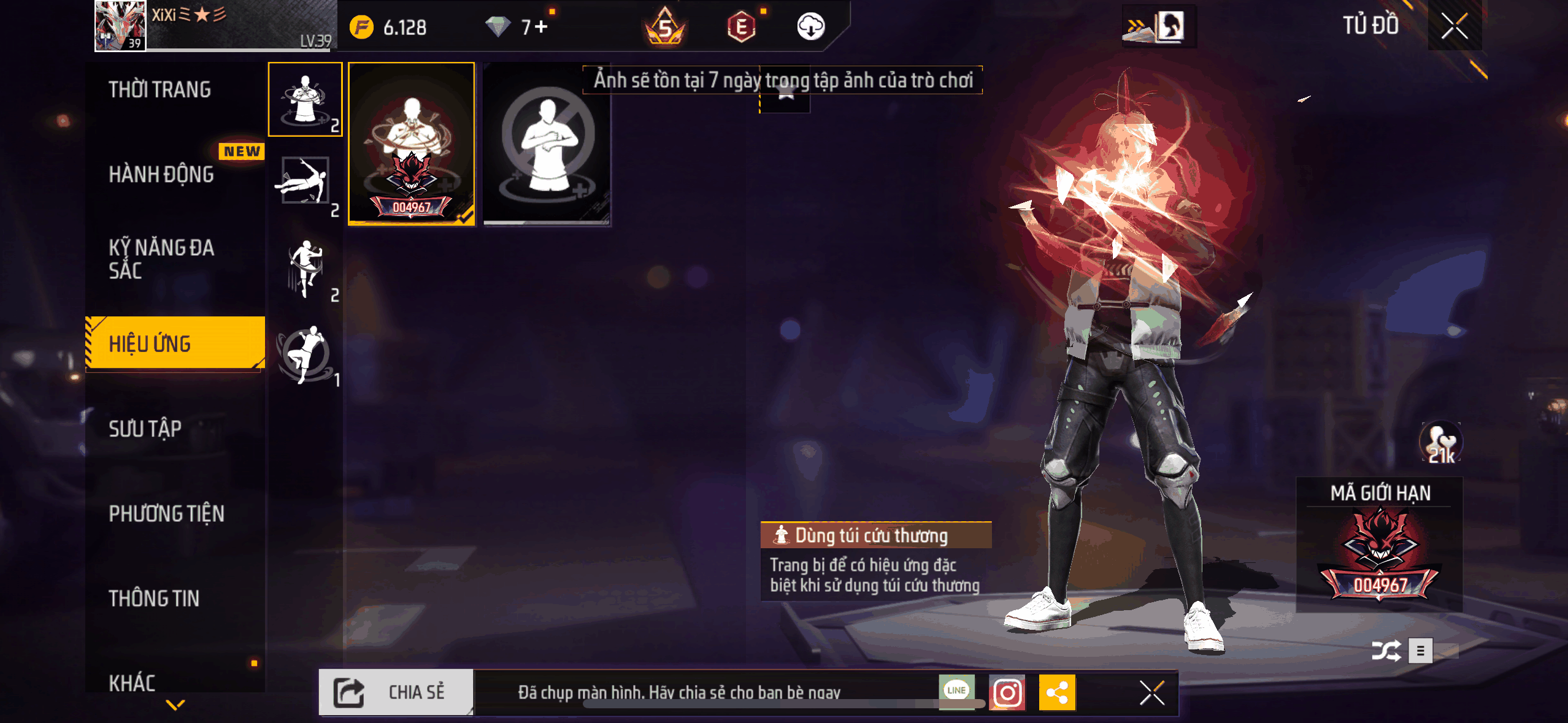1568x723 pixels.
Task: Switch to the Hành Động tab
Action: [161, 174]
